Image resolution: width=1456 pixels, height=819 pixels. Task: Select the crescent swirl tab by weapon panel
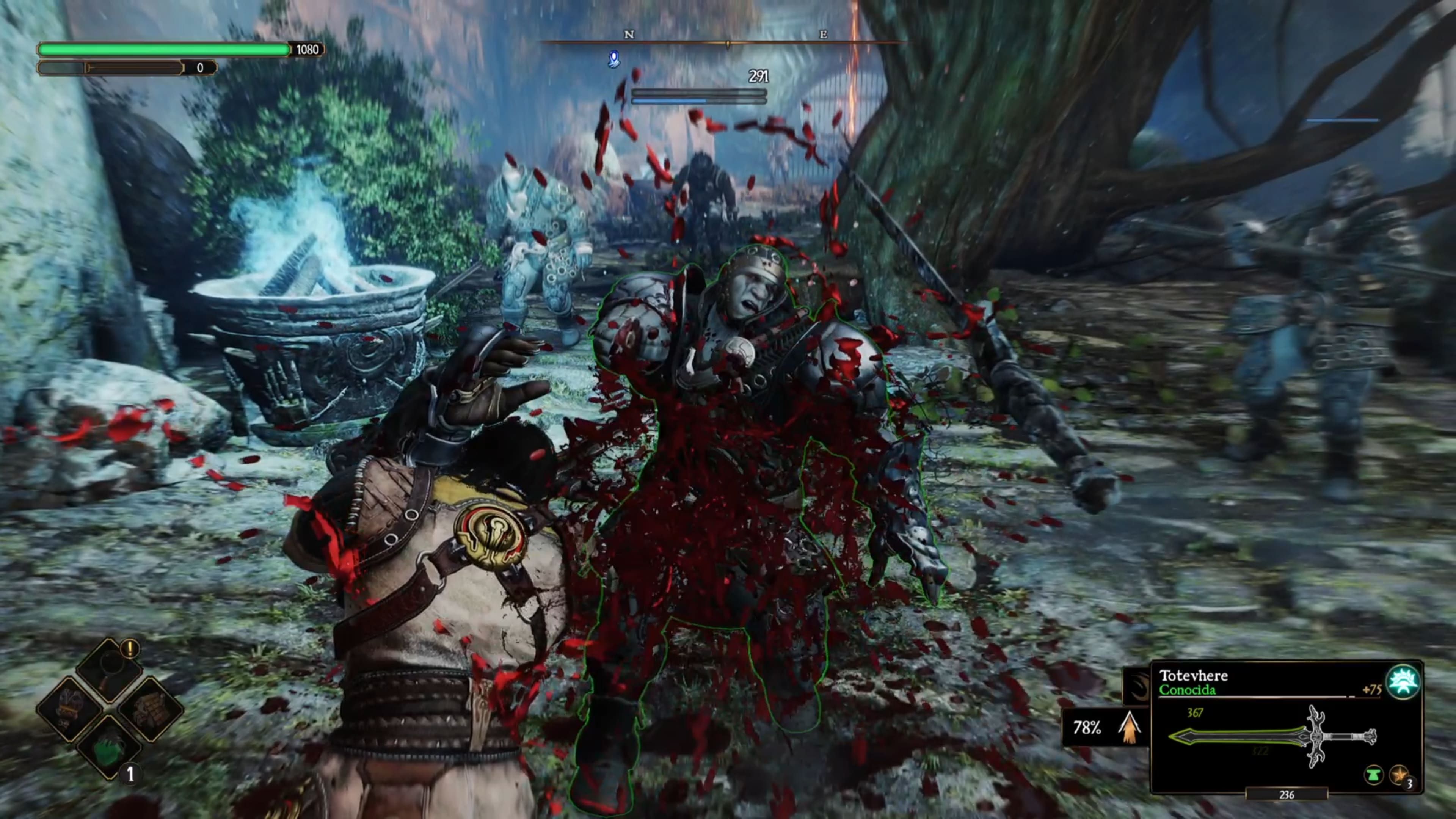coord(1136,686)
